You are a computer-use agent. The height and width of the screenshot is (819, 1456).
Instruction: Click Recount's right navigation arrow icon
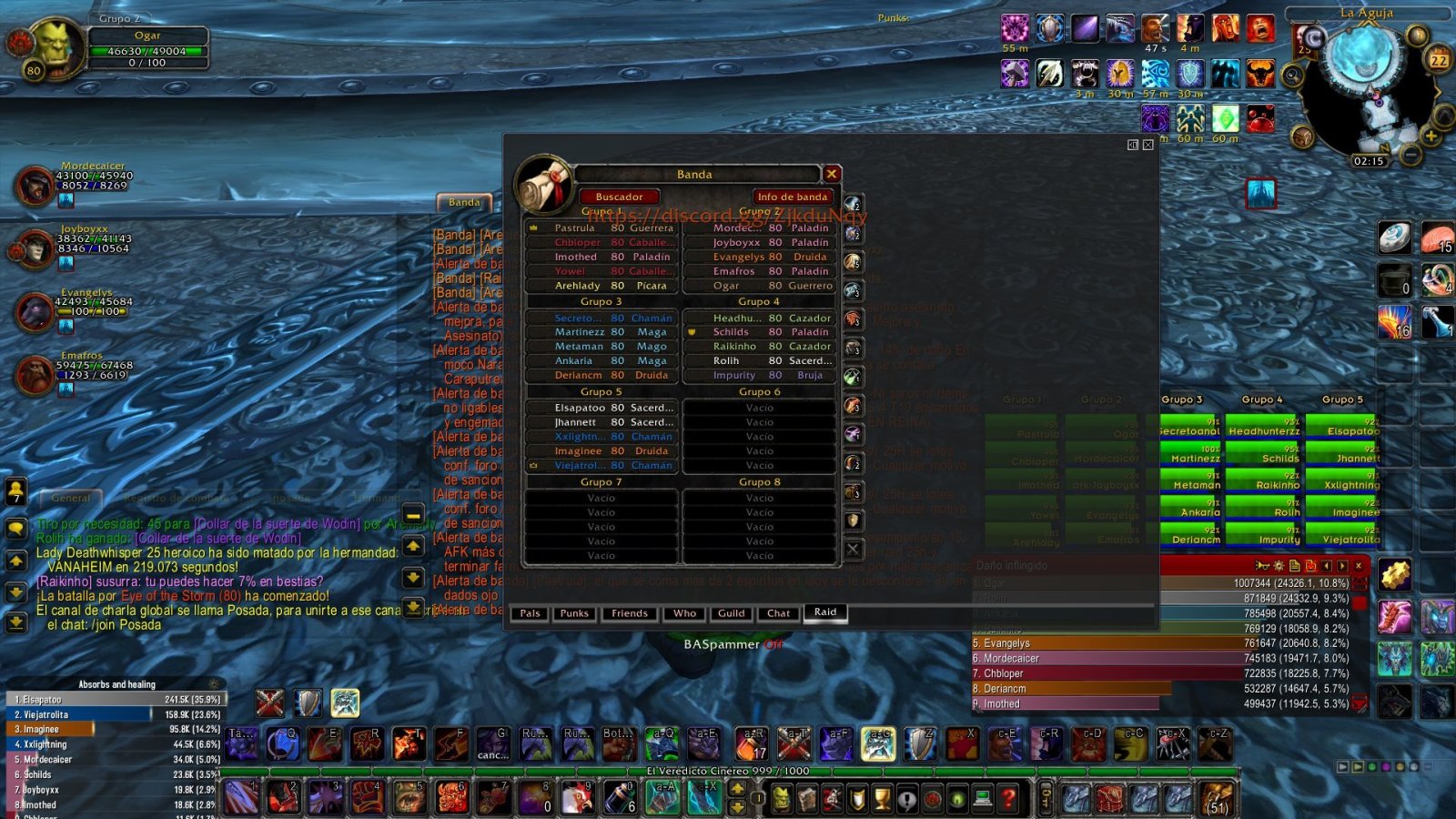[x=1341, y=566]
